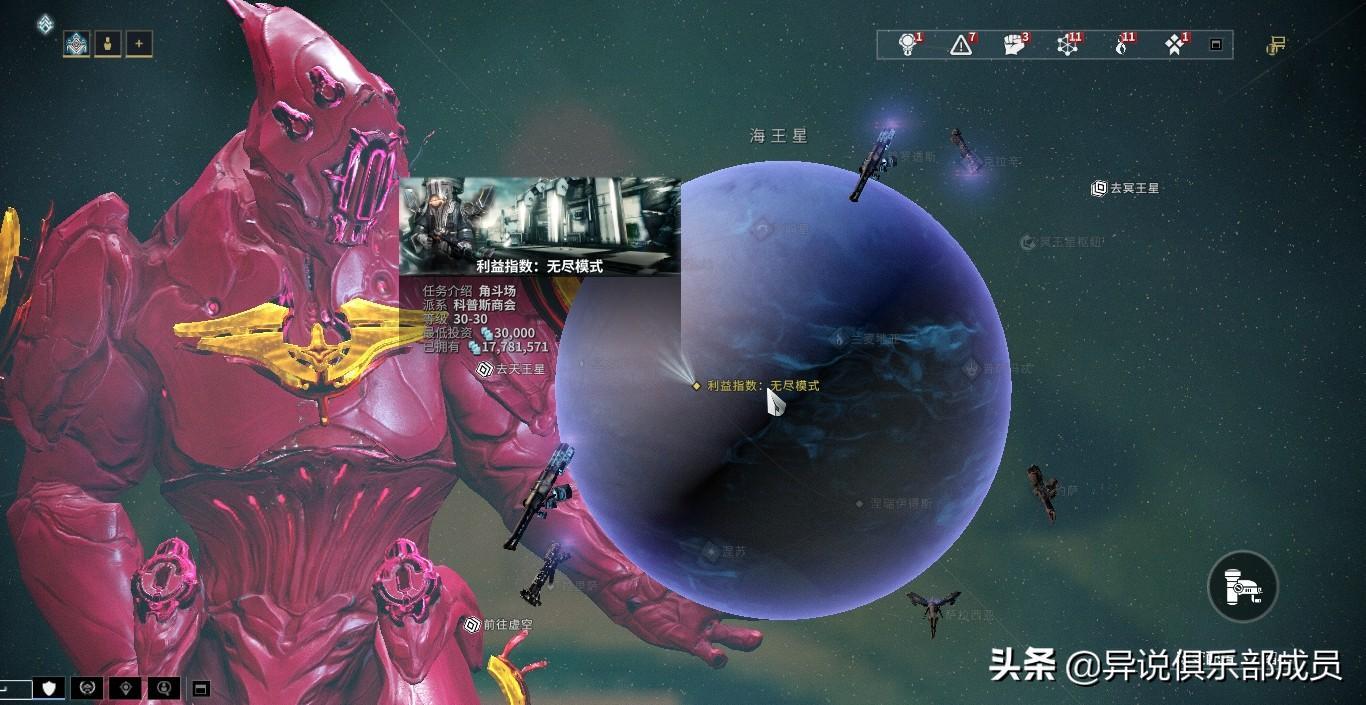Click the navigation console round button
1366x705 pixels.
1243,587
